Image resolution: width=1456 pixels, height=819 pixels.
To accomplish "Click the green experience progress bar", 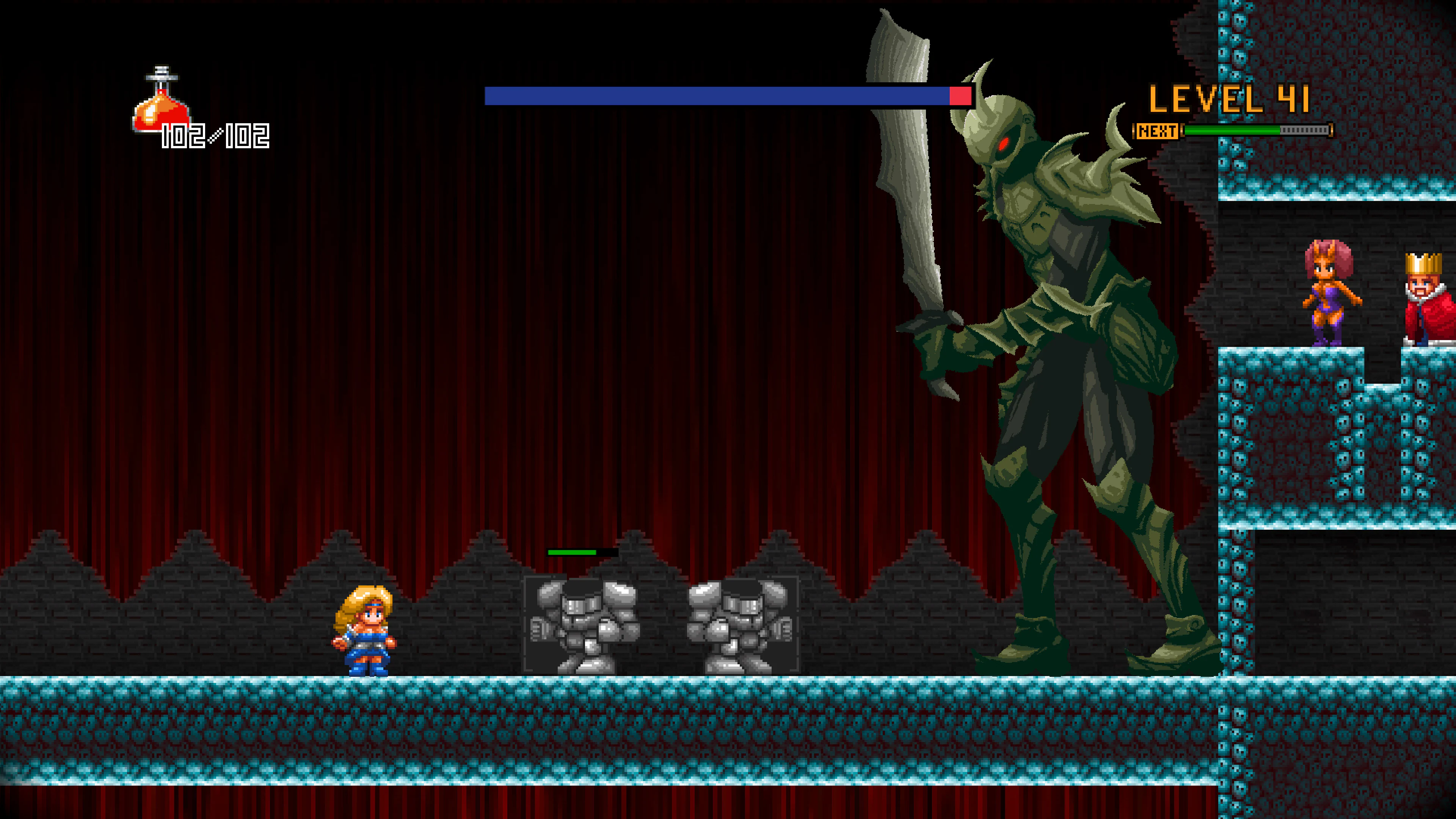I will click(1244, 130).
